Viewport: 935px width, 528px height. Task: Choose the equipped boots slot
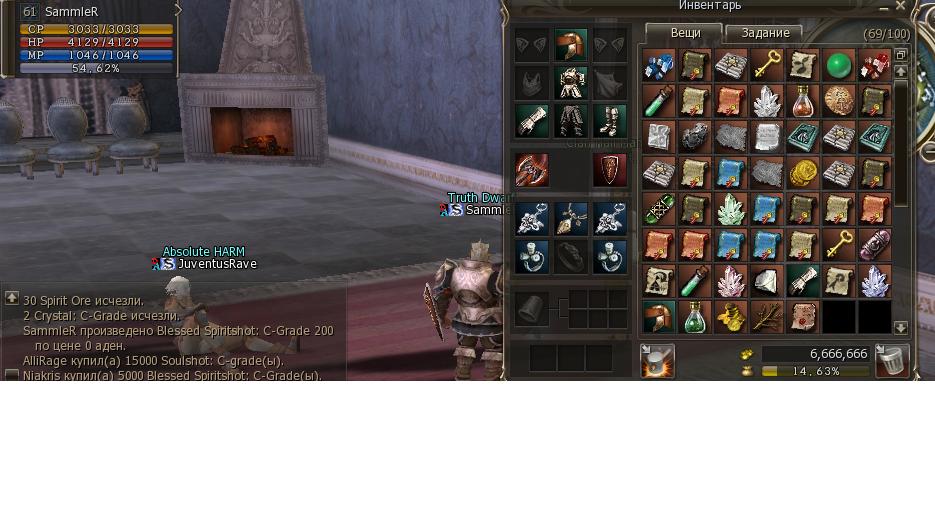pyautogui.click(x=609, y=121)
